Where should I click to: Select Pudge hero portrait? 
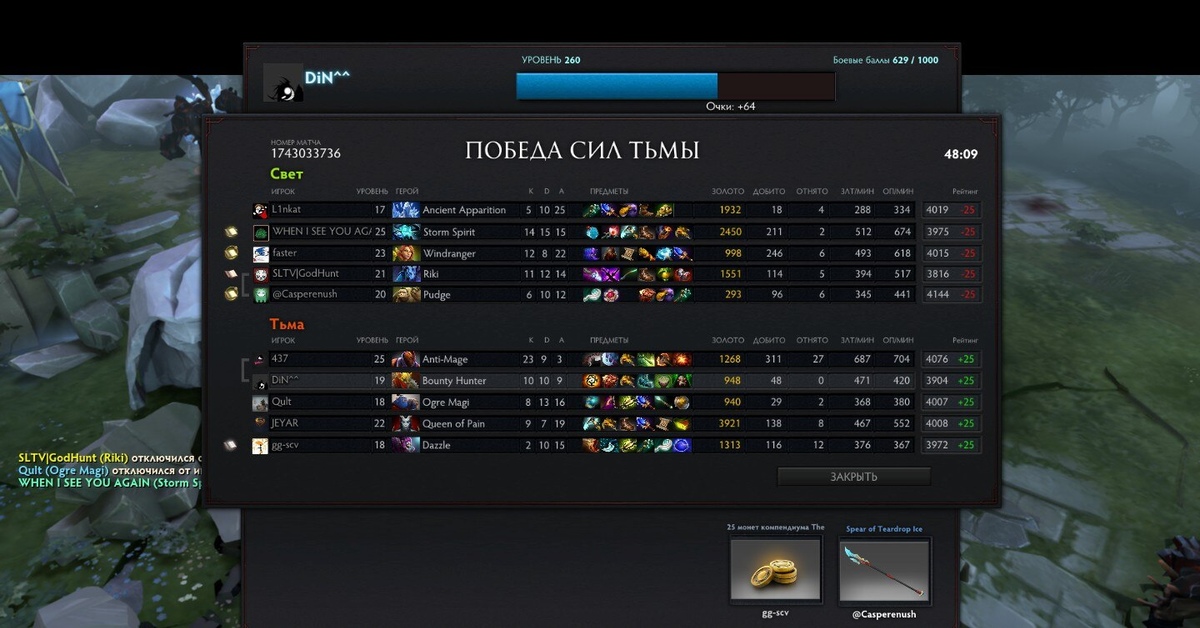(x=406, y=295)
